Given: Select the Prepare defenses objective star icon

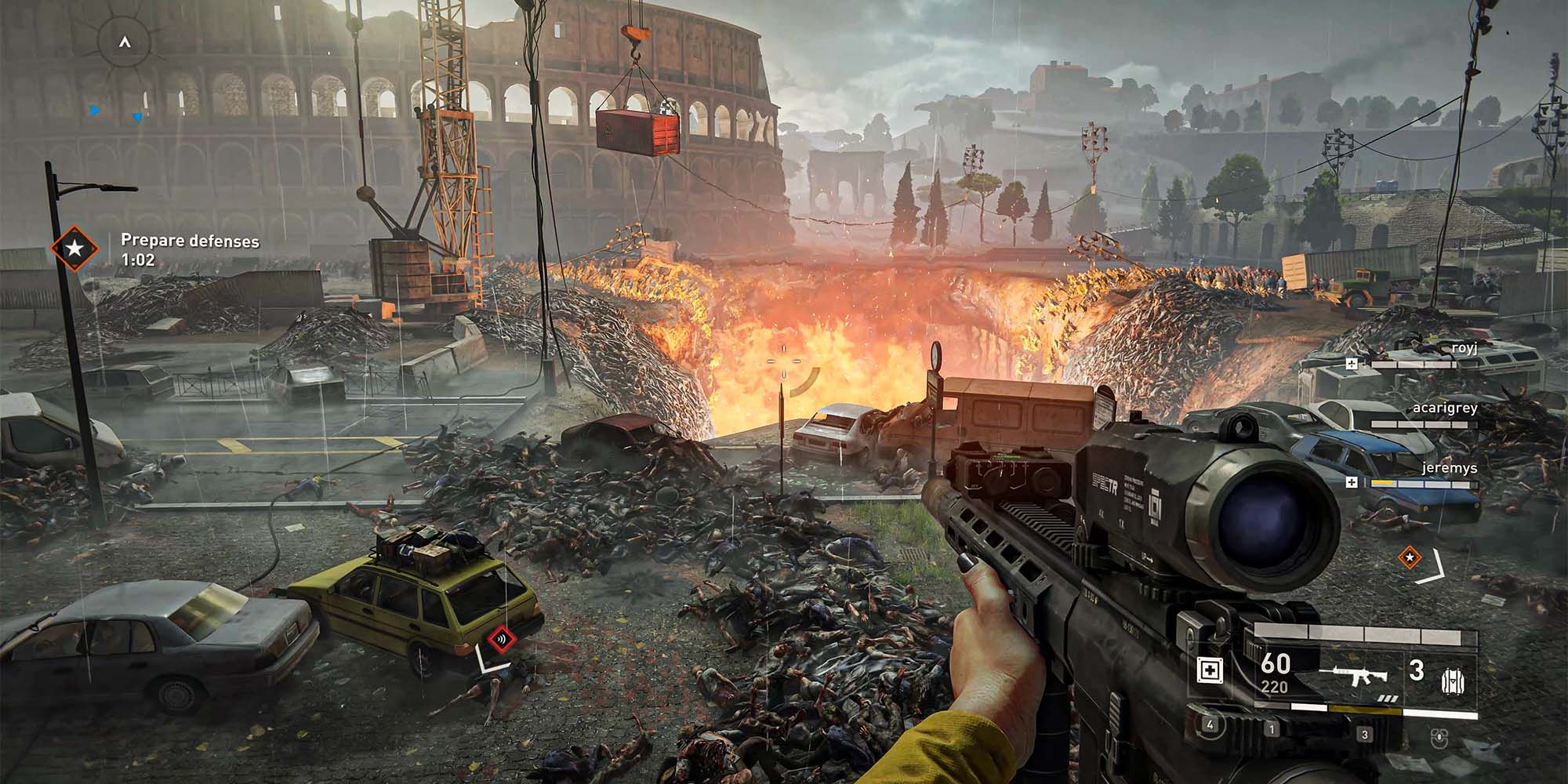Looking at the screenshot, I should (74, 249).
